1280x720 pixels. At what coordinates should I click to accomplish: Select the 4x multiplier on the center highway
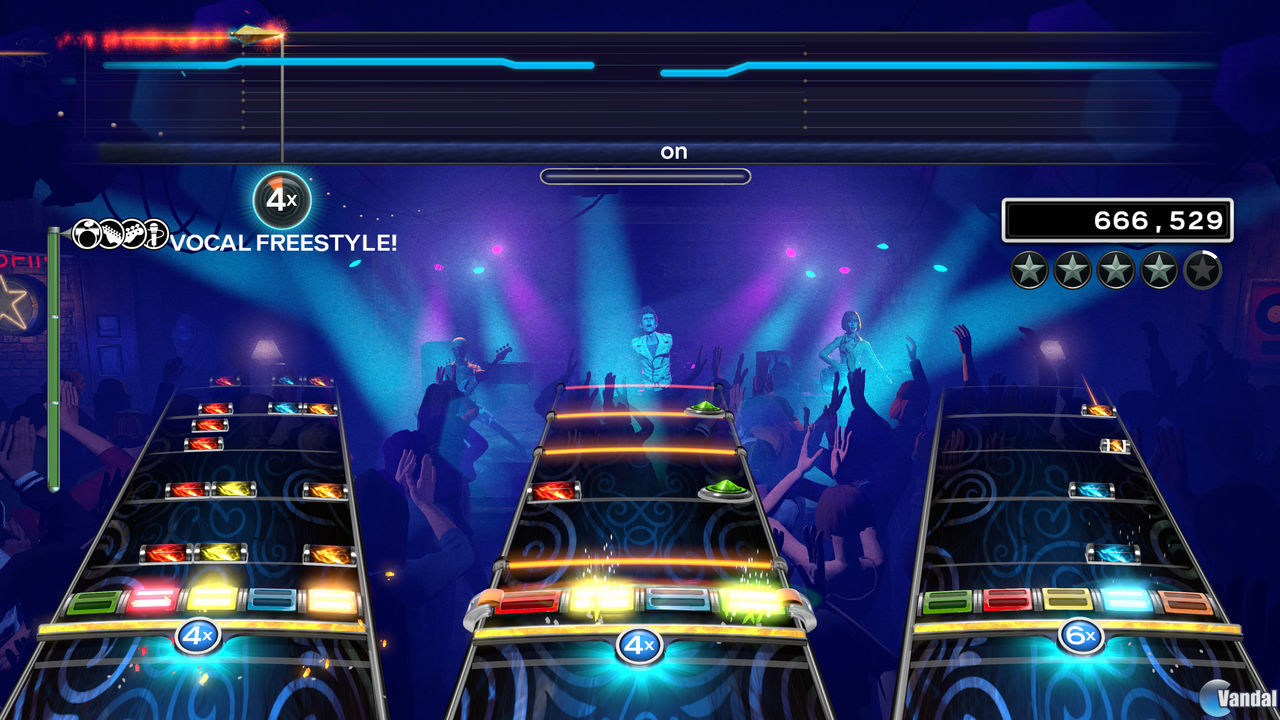[640, 646]
